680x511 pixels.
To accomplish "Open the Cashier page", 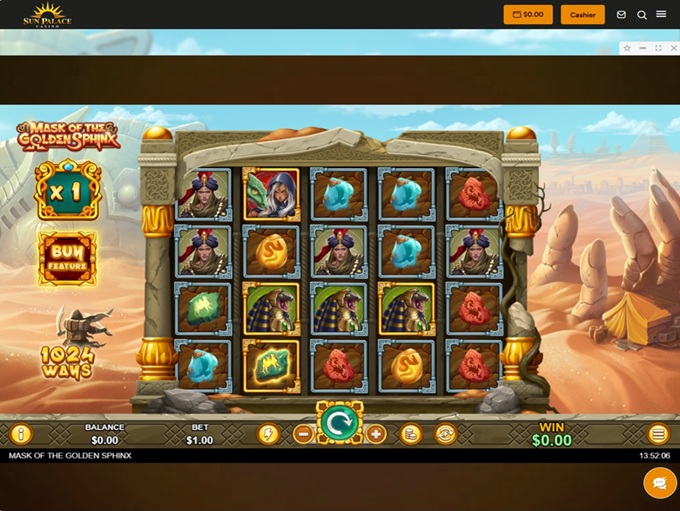I will [583, 15].
